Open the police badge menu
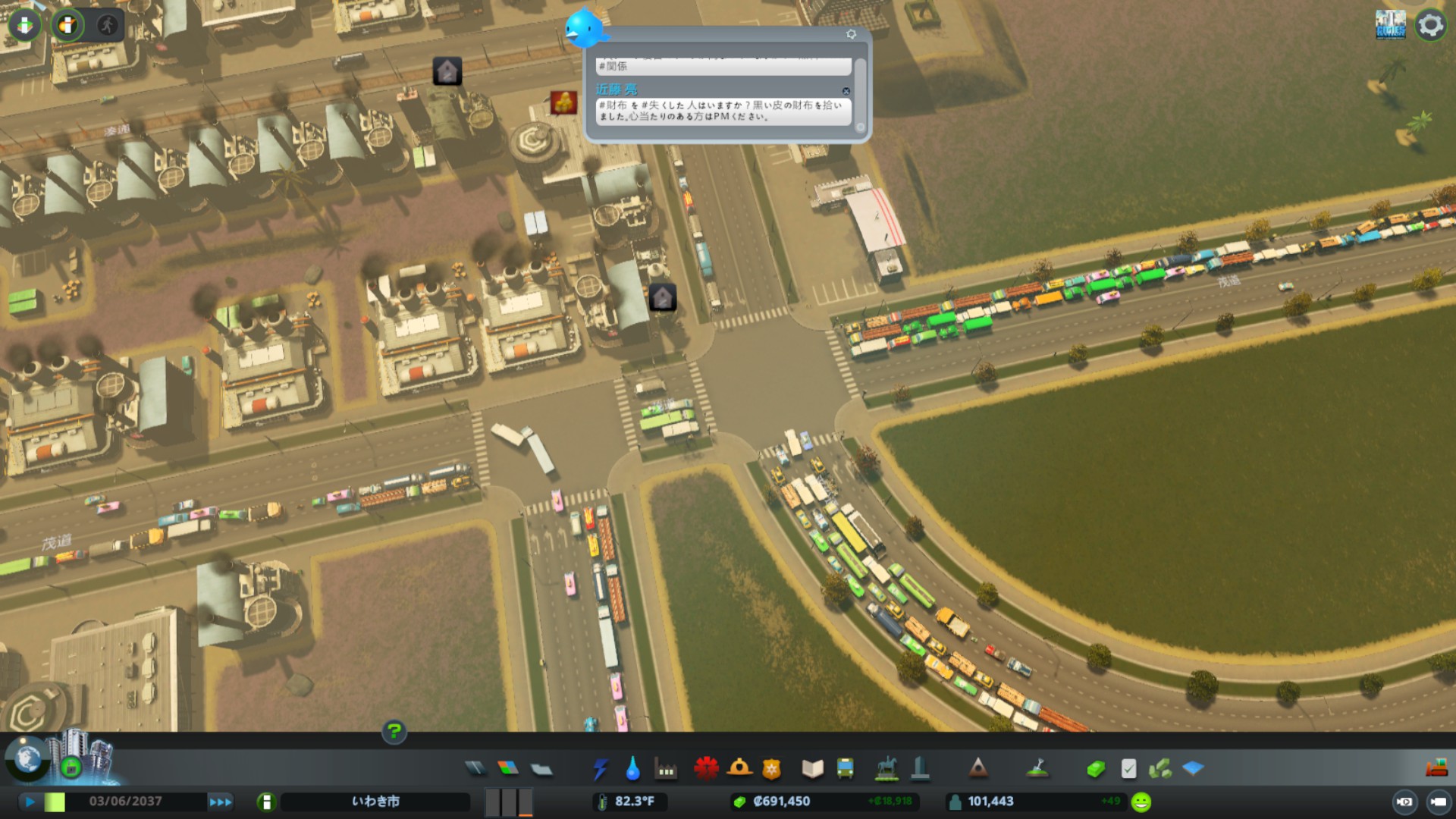Image resolution: width=1456 pixels, height=819 pixels. pyautogui.click(x=771, y=769)
